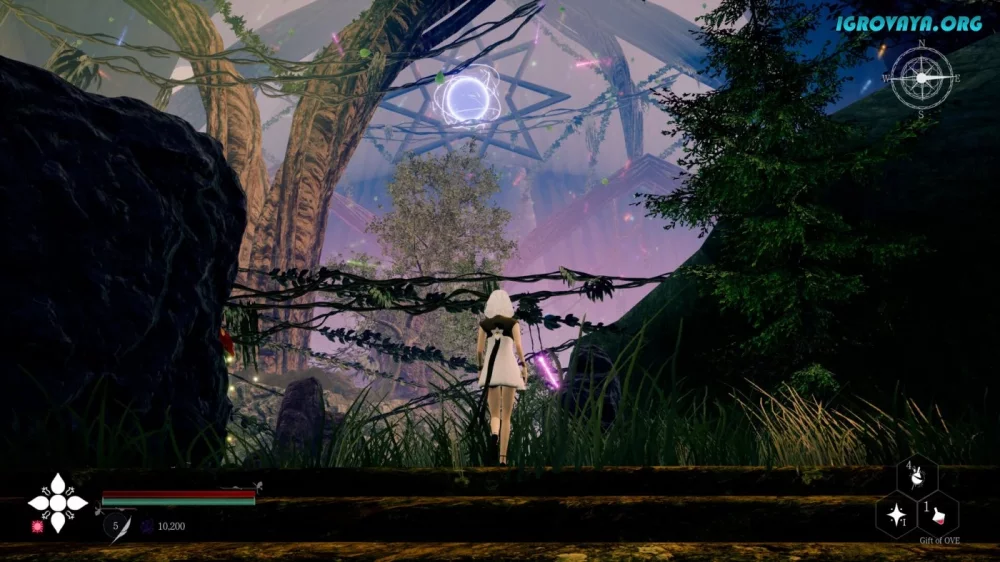Use the round flask item in top hexagon
This screenshot has width=1000, height=562.
pos(916,478)
